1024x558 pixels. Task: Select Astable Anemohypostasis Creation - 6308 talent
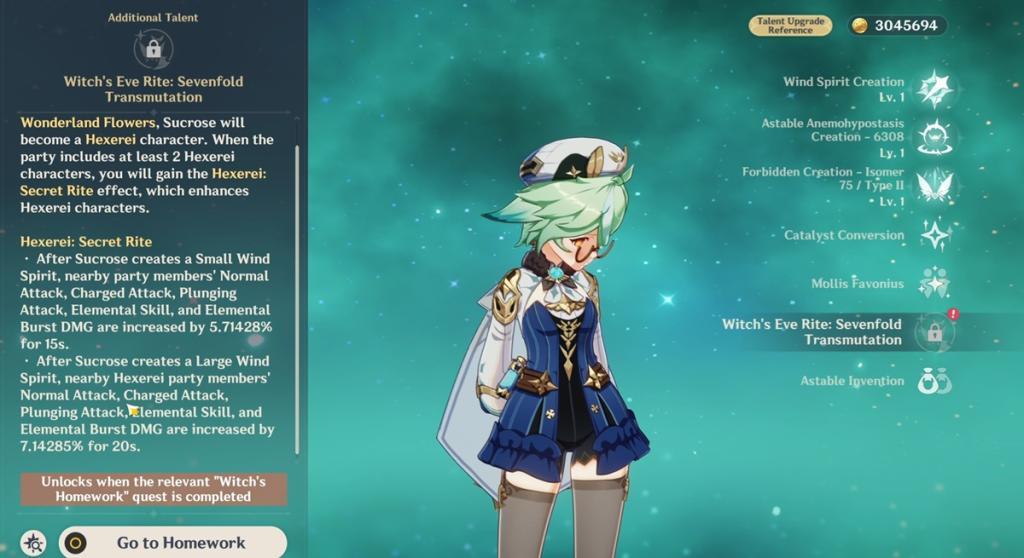click(934, 136)
